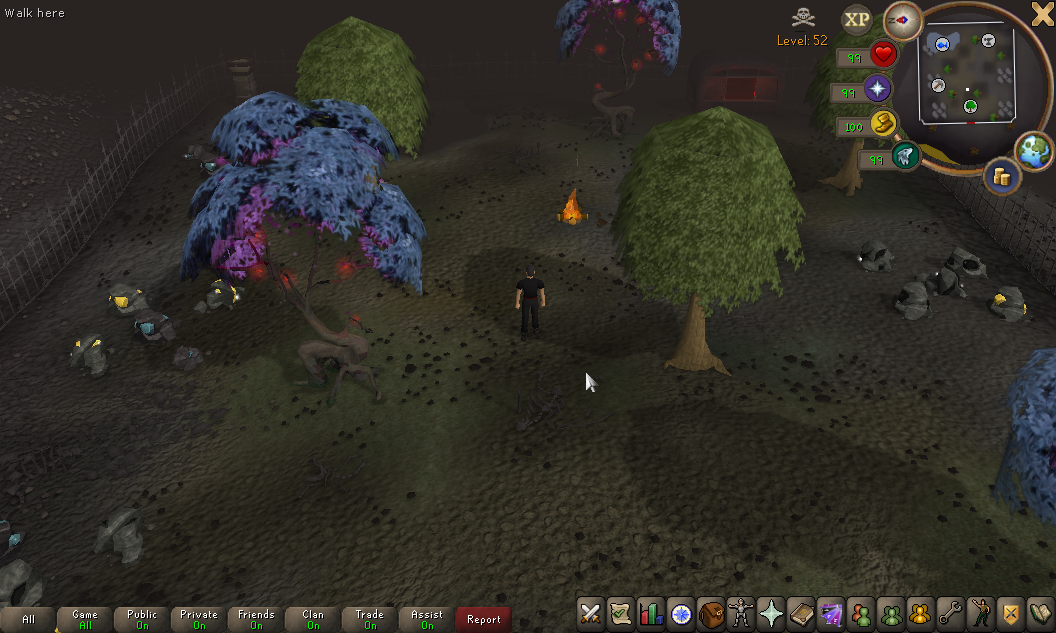Show the Worn Equipment tab
The image size is (1056, 633).
741,612
